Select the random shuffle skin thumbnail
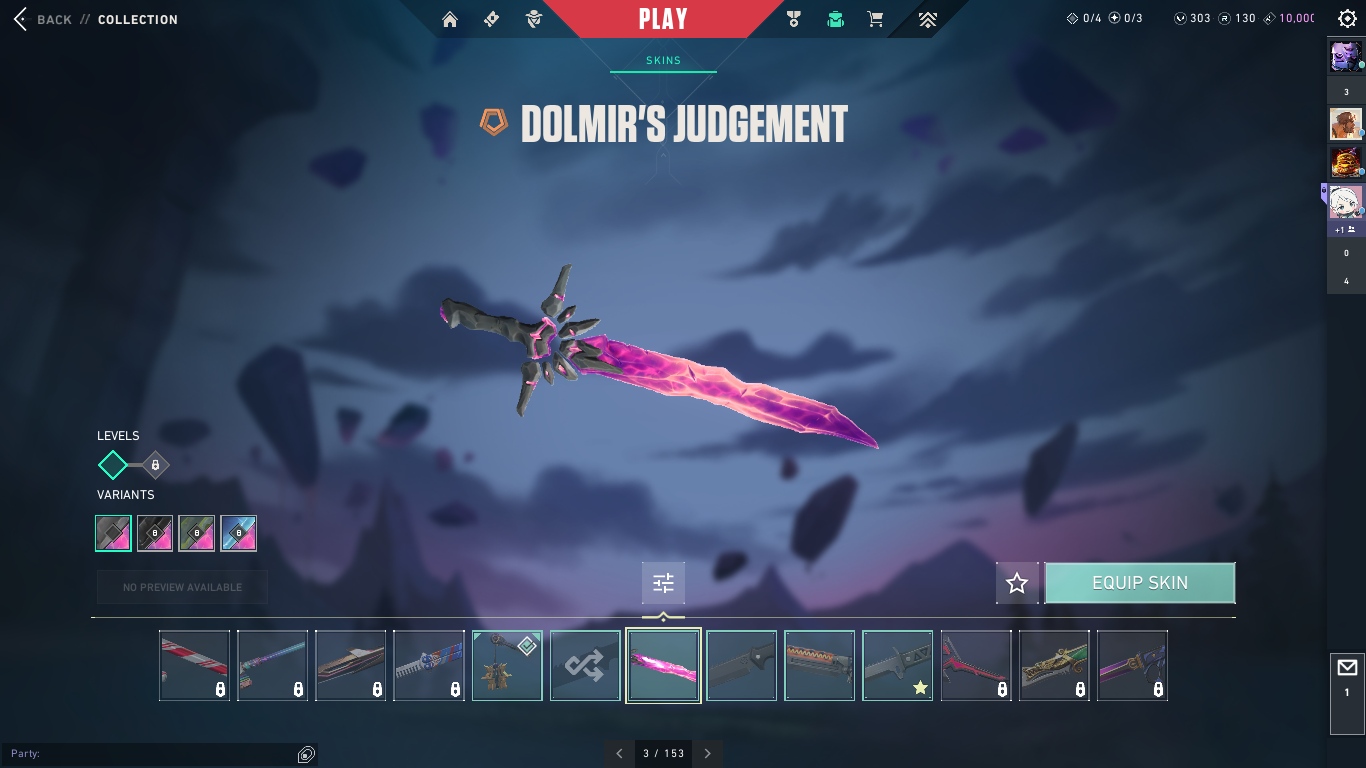The width and height of the screenshot is (1366, 768). point(585,665)
